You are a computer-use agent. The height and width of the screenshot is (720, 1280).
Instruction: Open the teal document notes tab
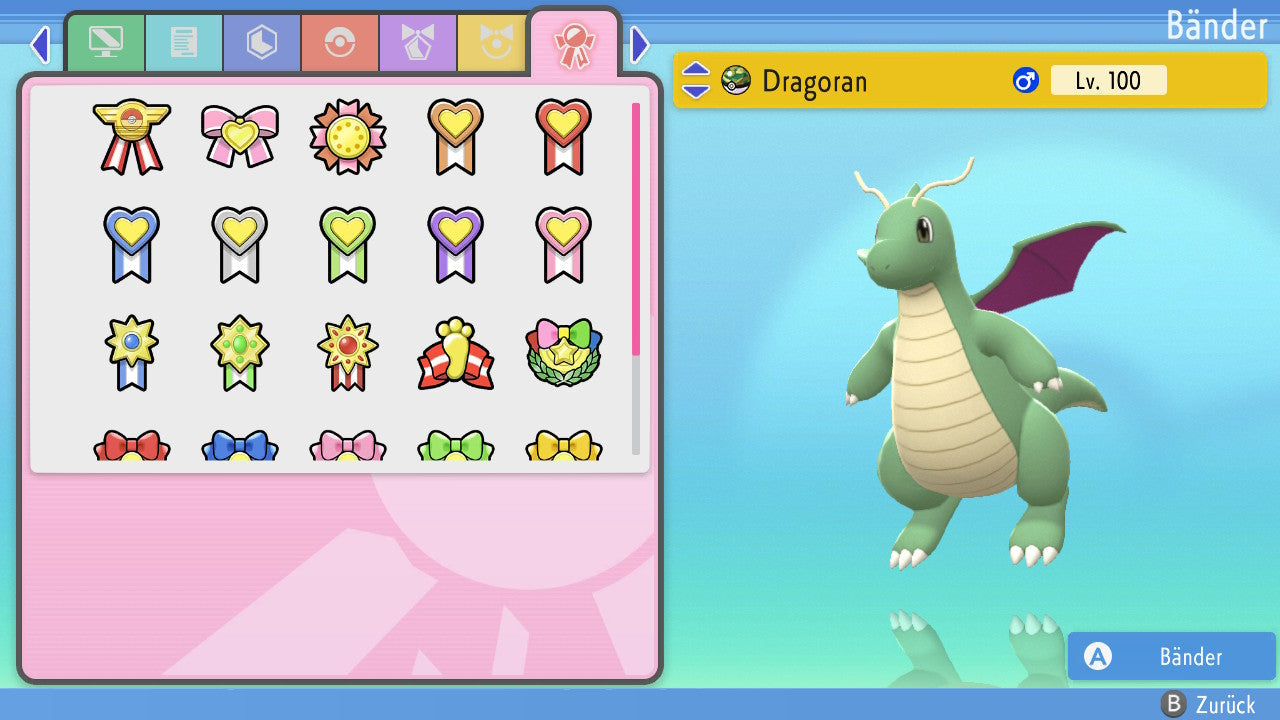(x=183, y=43)
